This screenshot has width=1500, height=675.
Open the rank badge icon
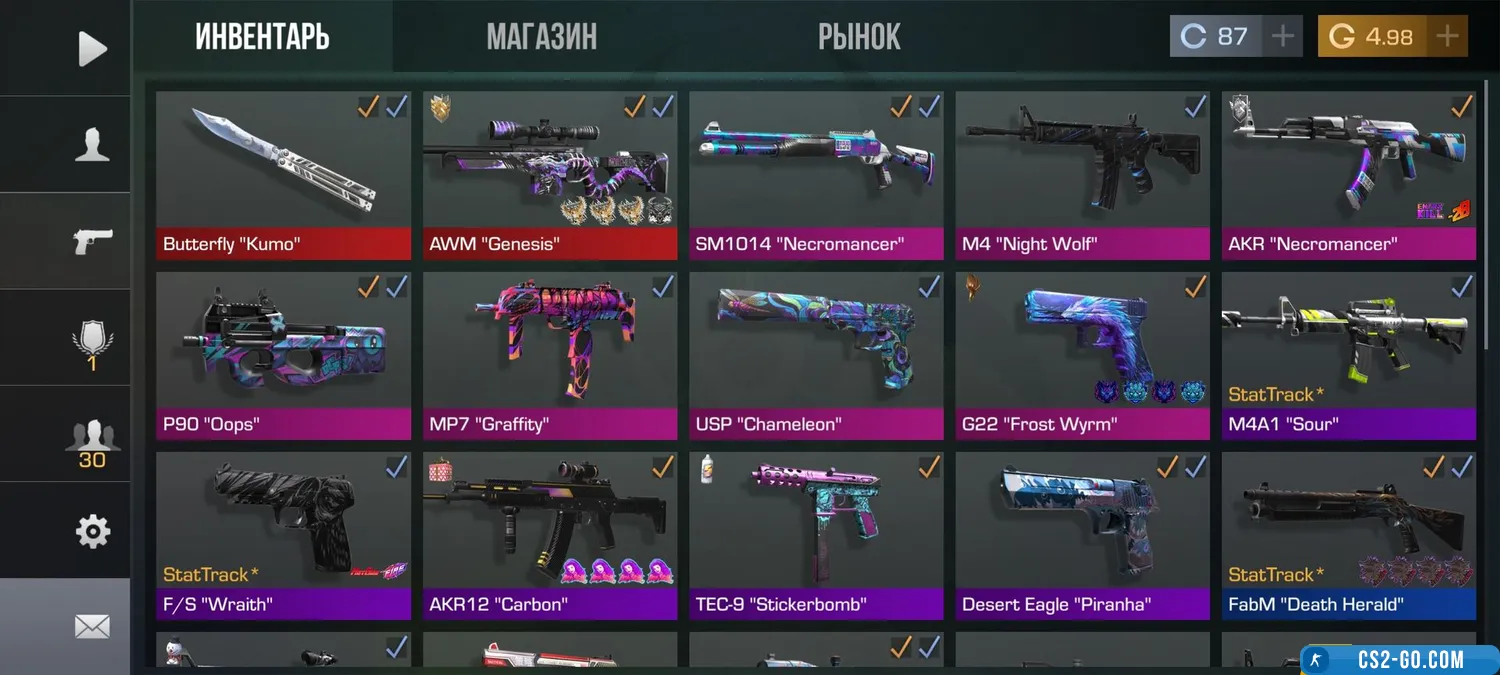point(92,343)
